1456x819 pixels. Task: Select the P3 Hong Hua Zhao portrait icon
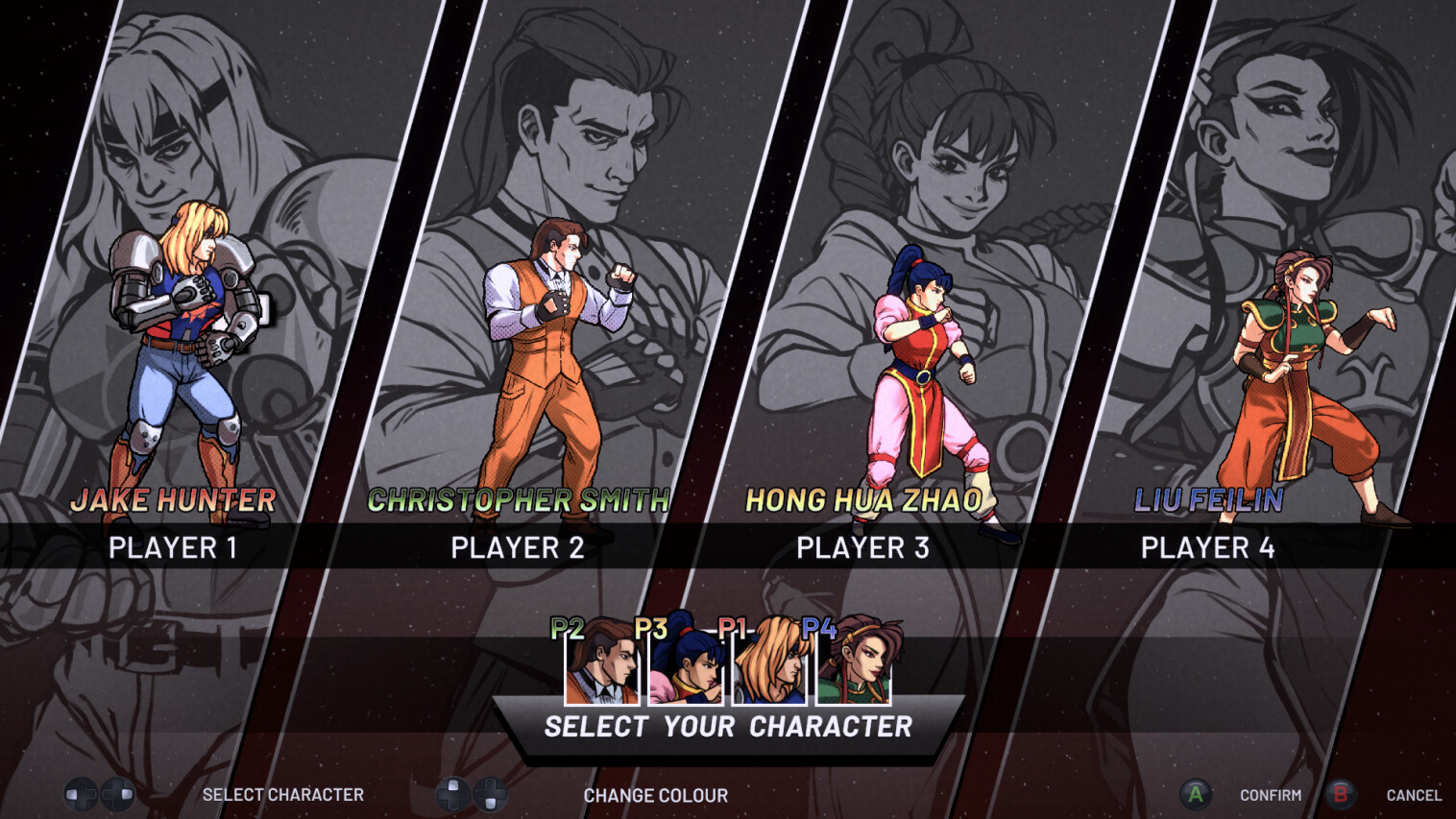[x=685, y=667]
